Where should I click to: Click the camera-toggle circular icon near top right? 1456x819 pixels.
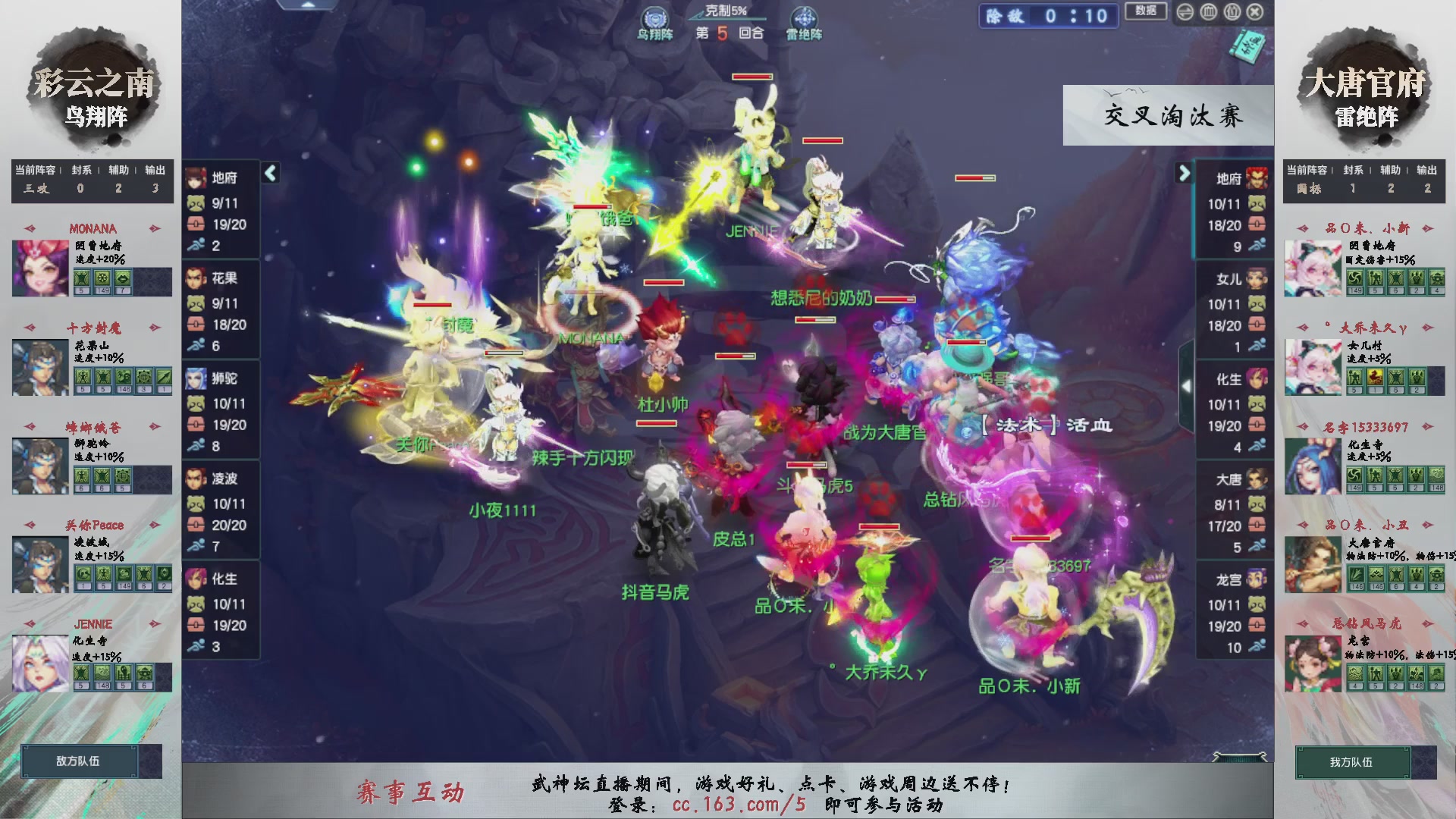tap(1185, 12)
